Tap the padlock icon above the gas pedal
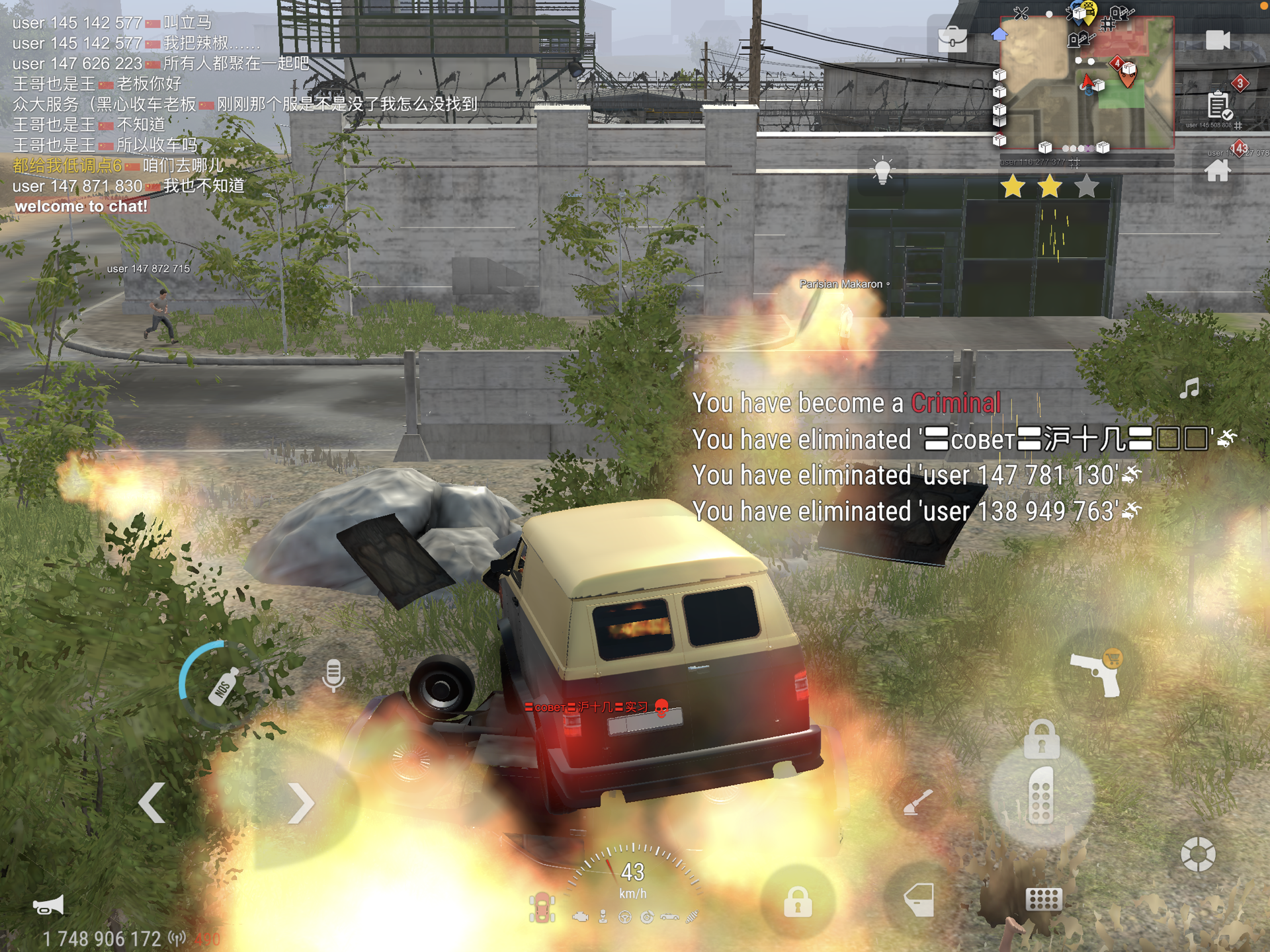Image resolution: width=1270 pixels, height=952 pixels. click(x=1041, y=739)
